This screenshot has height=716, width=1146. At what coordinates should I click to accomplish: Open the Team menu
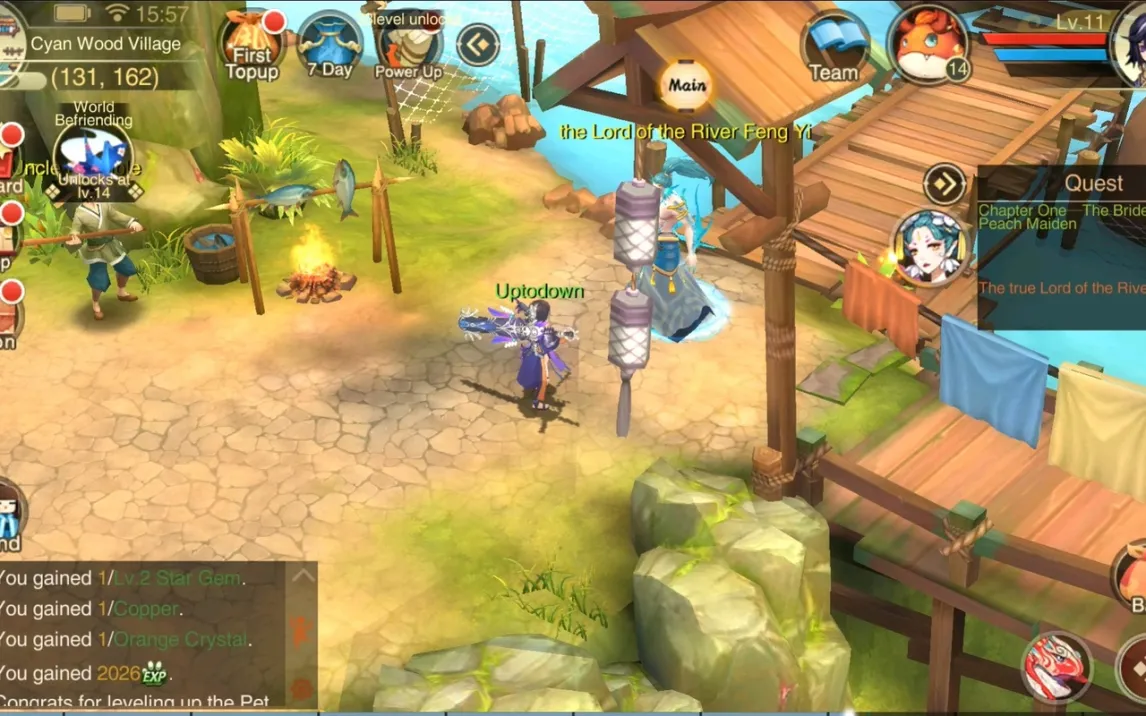(833, 46)
